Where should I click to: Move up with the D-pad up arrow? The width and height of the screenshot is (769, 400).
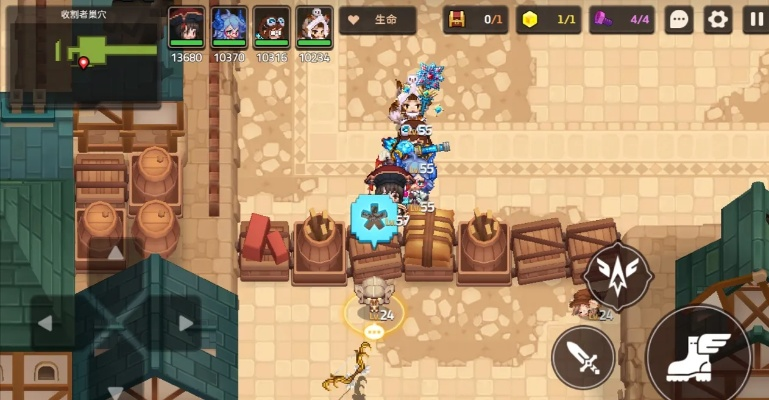click(115, 254)
